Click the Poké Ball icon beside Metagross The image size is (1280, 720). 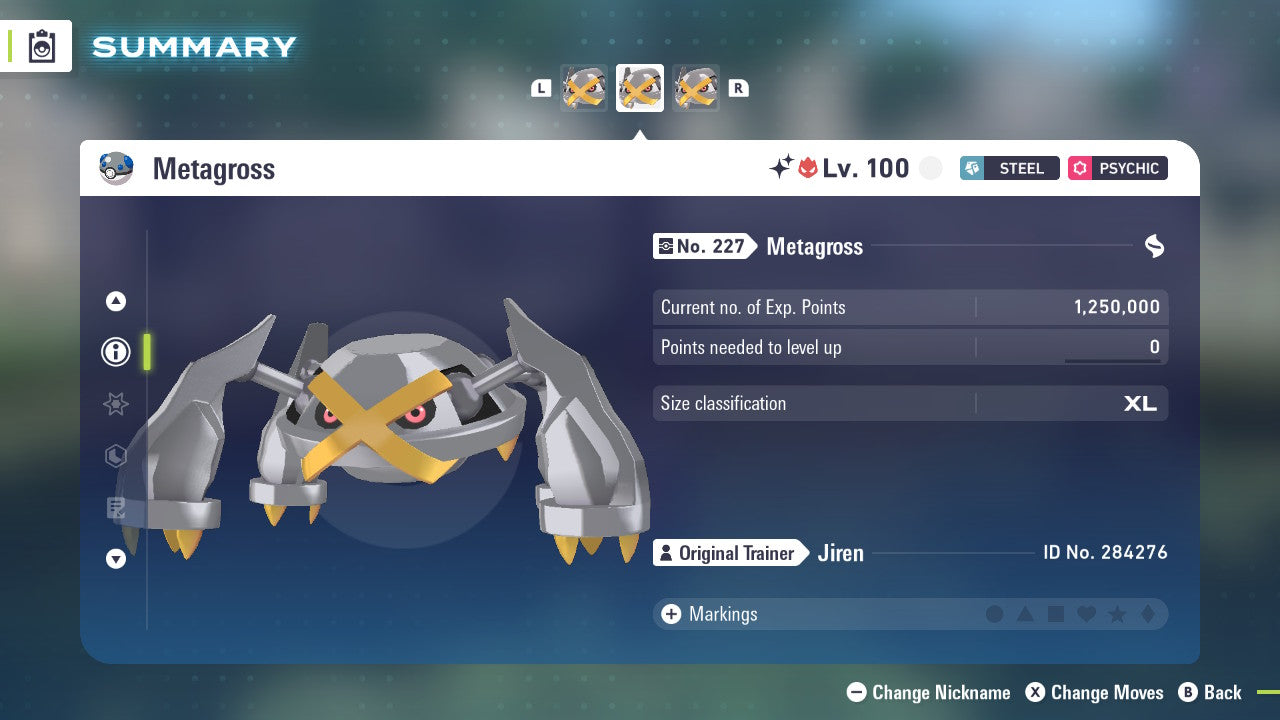point(116,168)
